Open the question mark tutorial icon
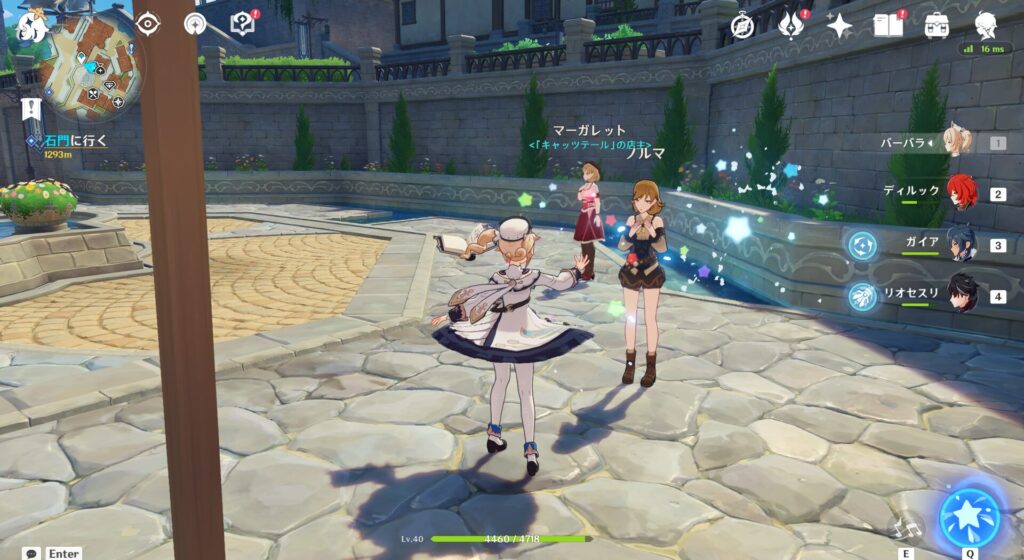This screenshot has height=560, width=1024. 243,23
